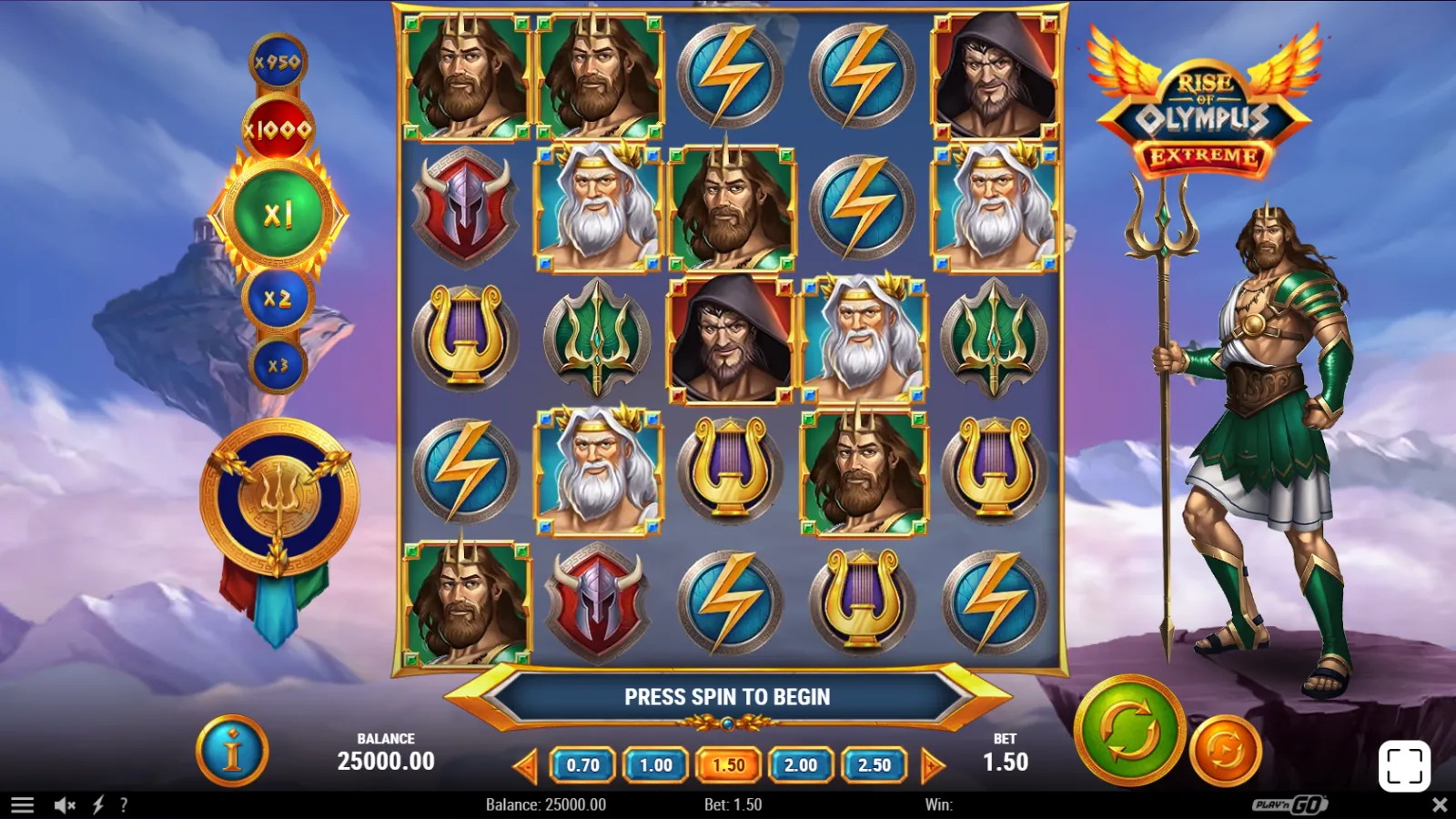
Task: Open the question mark help
Action: (124, 805)
